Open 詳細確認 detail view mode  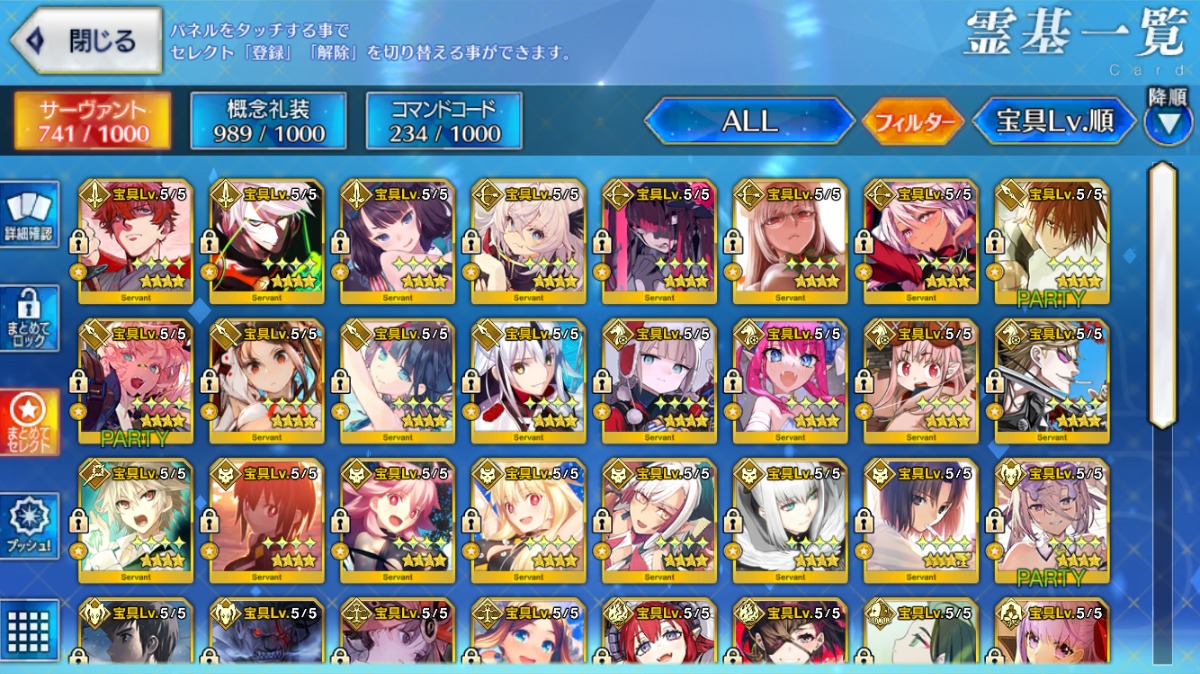[31, 215]
